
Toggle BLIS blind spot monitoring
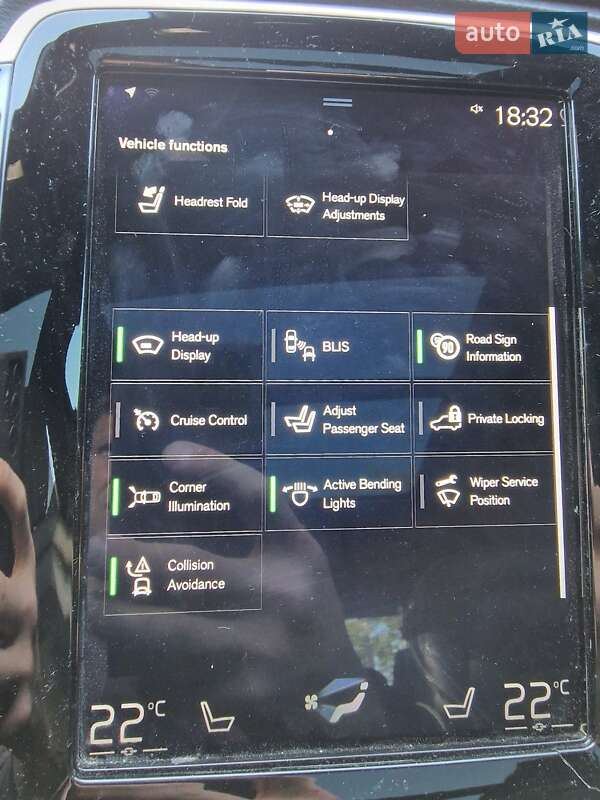pyautogui.click(x=337, y=346)
